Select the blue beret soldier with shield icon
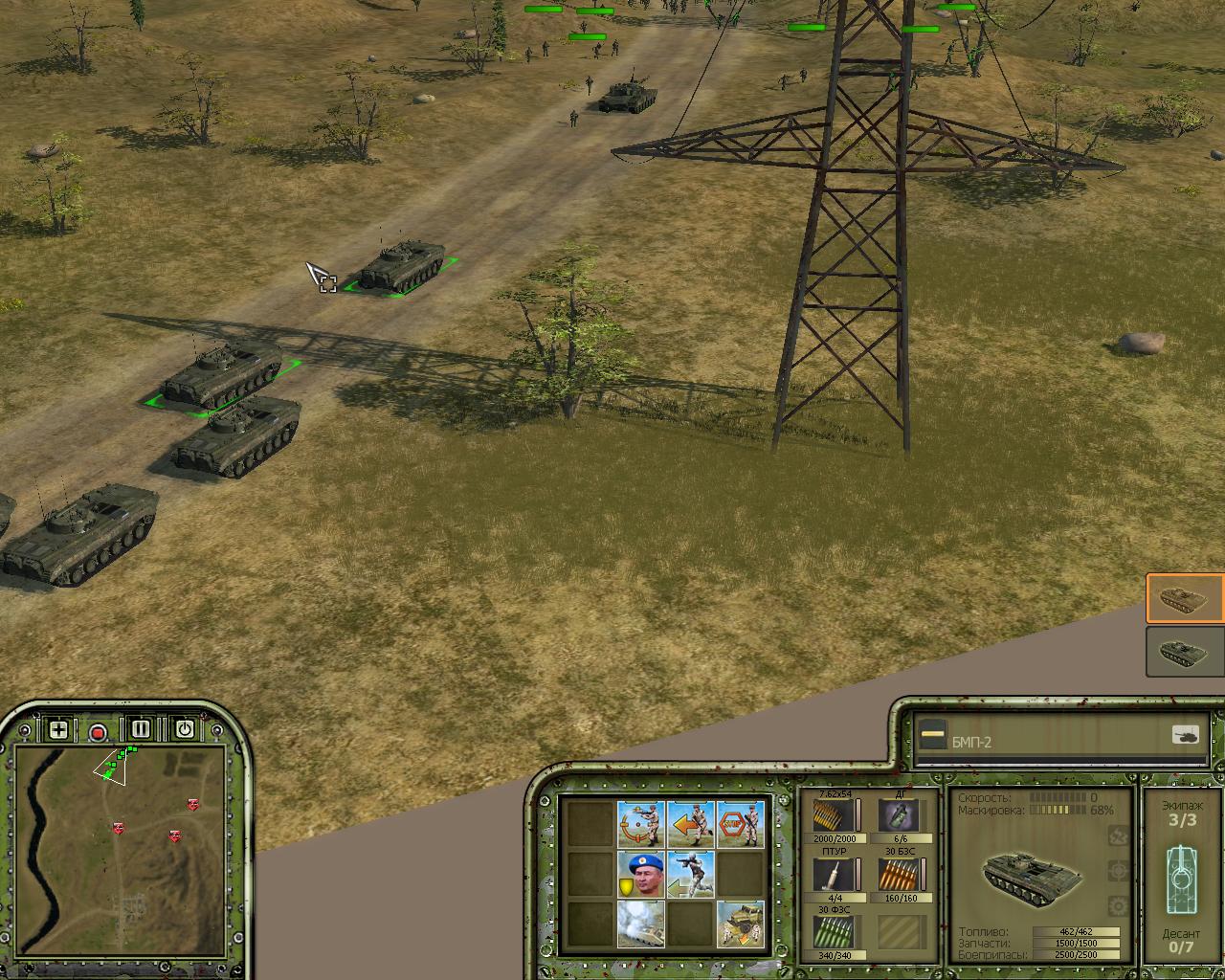Viewport: 1225px width, 980px height. [640, 875]
